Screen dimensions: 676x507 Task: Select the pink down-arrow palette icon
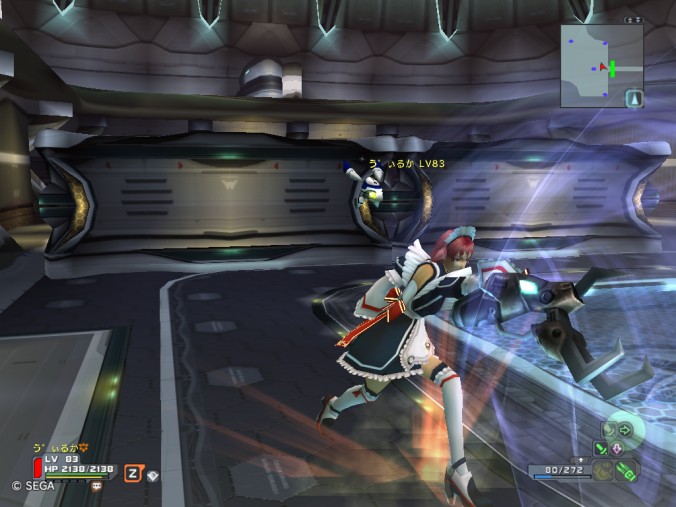click(x=617, y=447)
